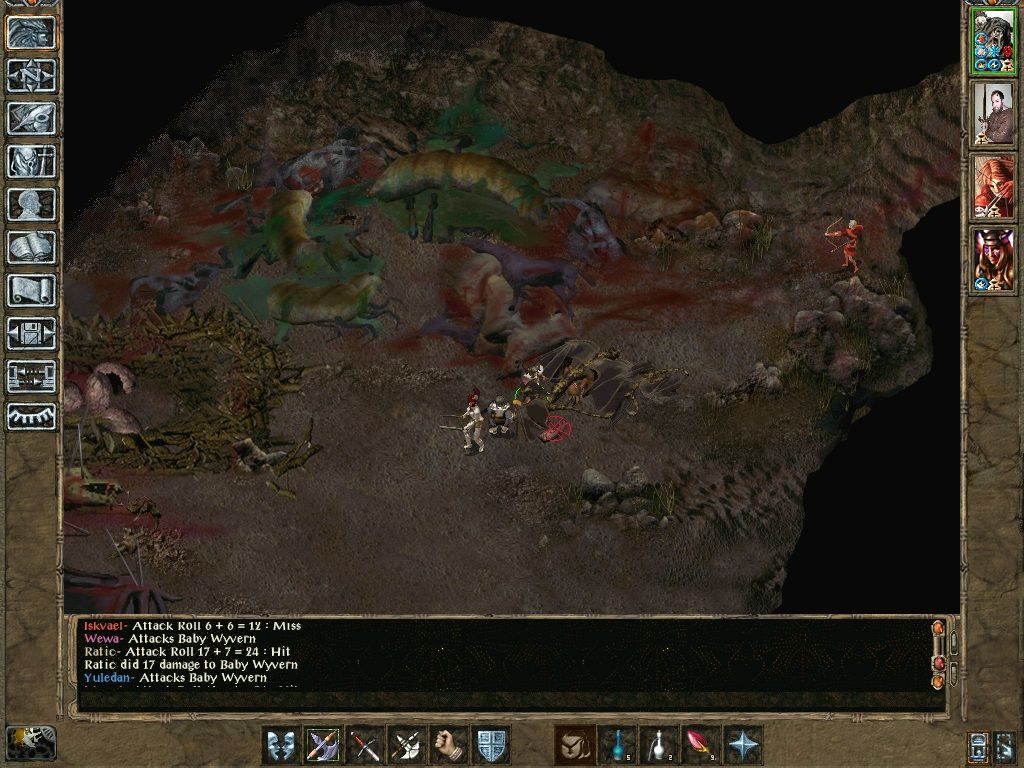Equip the battle axe weapon slot
Screen dimensions: 1024x768
point(324,745)
